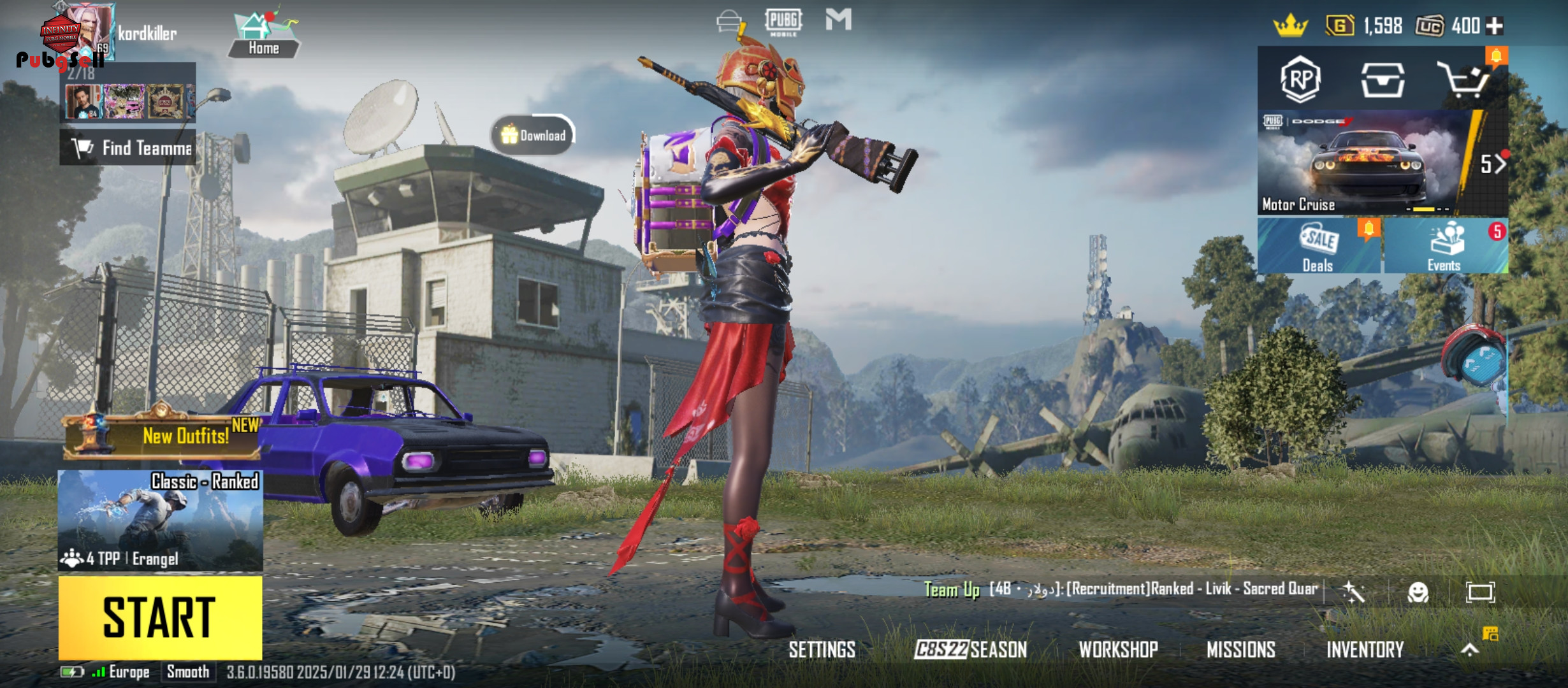This screenshot has height=688, width=1568.
Task: Open the Events tile
Action: pyautogui.click(x=1444, y=246)
